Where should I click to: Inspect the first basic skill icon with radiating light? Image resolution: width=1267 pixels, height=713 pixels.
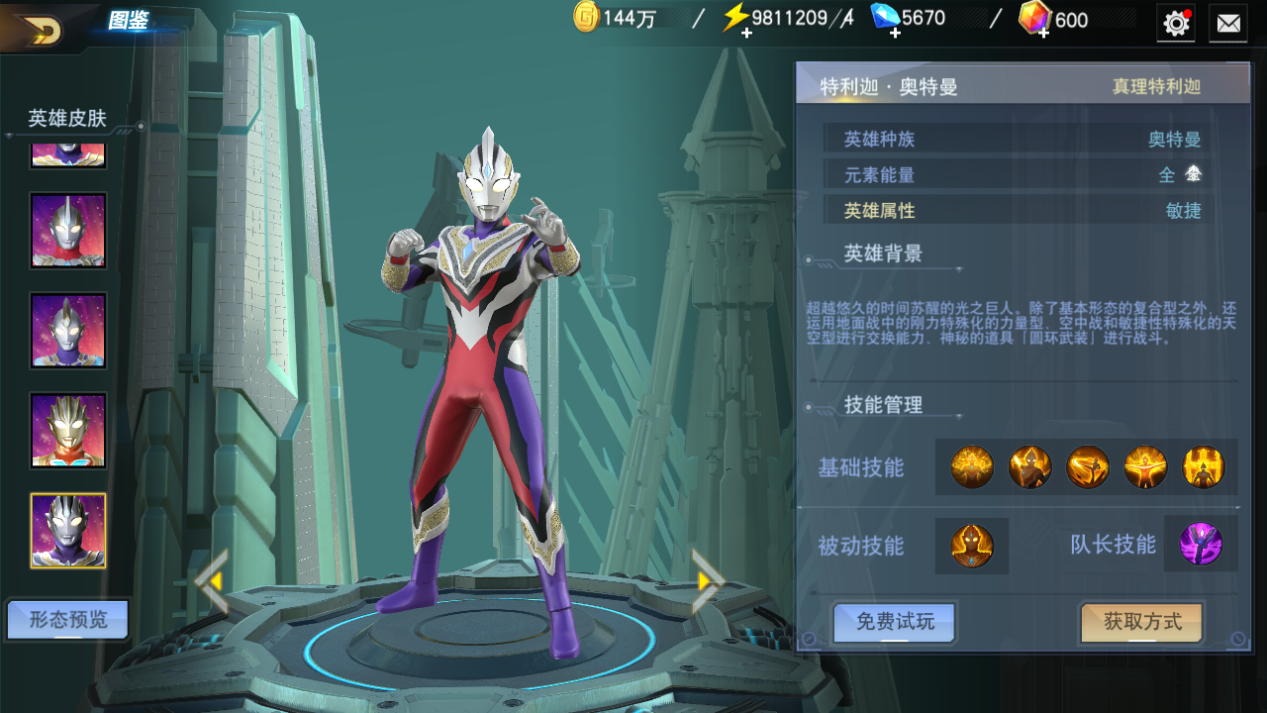[x=972, y=467]
